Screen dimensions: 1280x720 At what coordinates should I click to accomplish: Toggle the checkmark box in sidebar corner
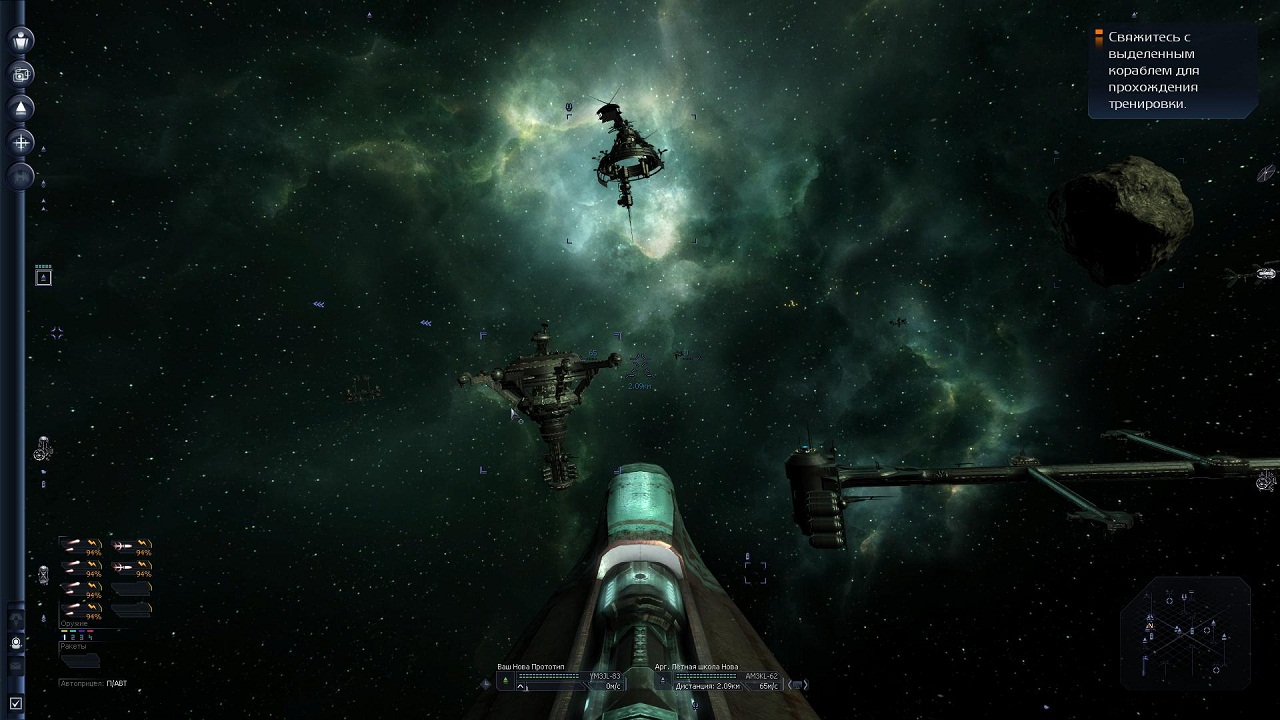15,704
